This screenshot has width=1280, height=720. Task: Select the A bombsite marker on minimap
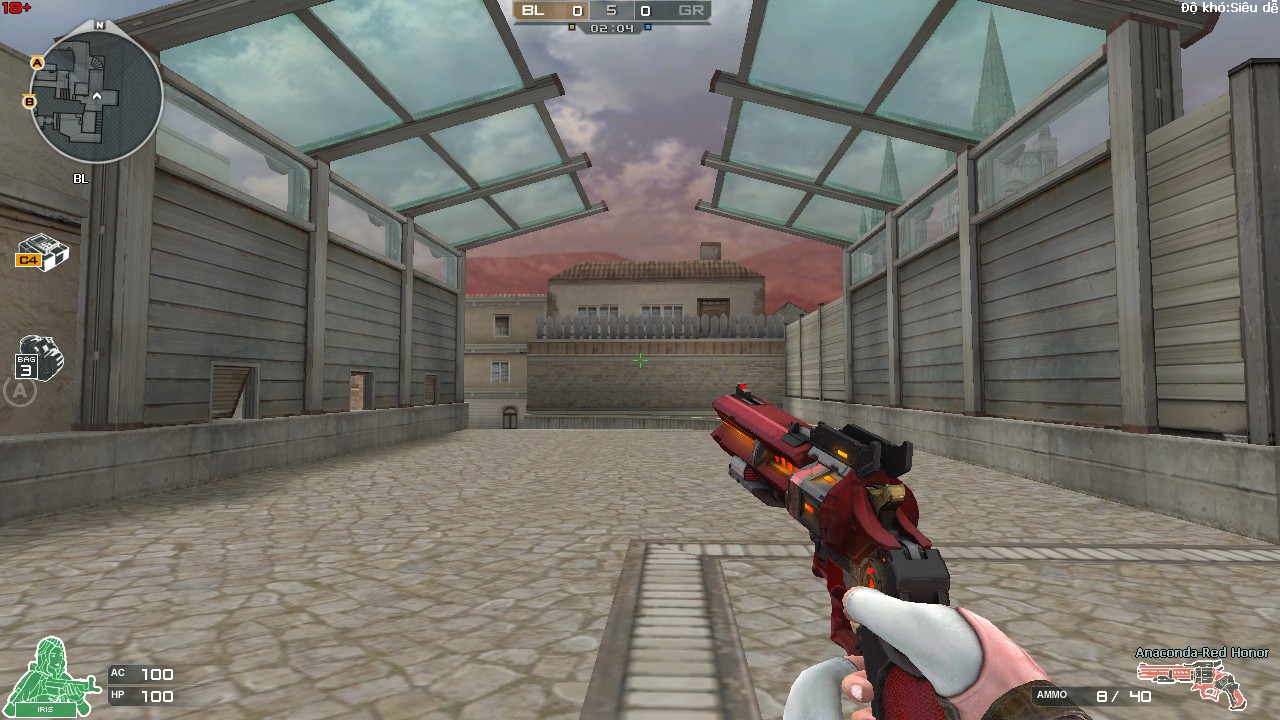pyautogui.click(x=37, y=63)
